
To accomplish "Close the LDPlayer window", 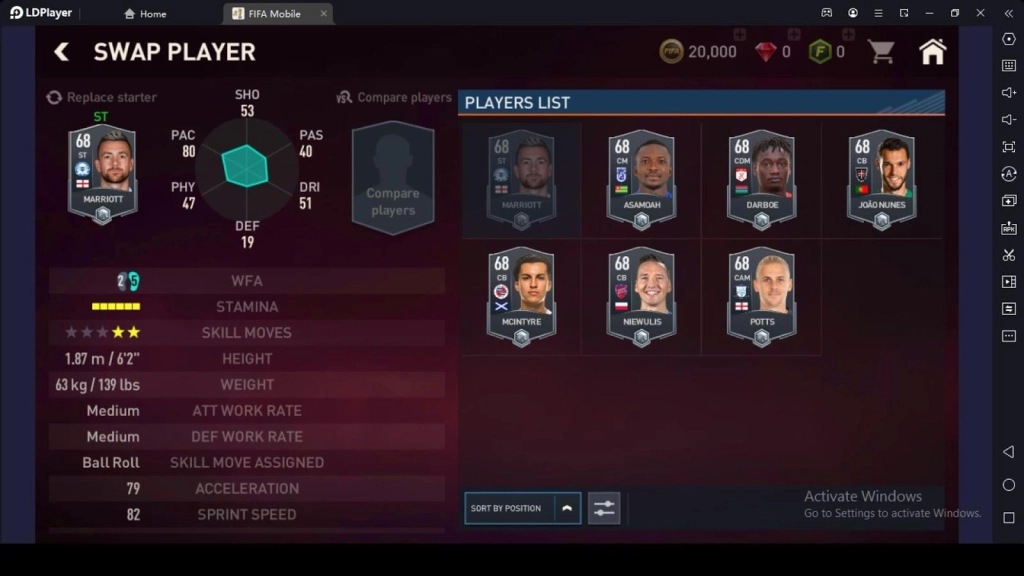I will pos(980,13).
